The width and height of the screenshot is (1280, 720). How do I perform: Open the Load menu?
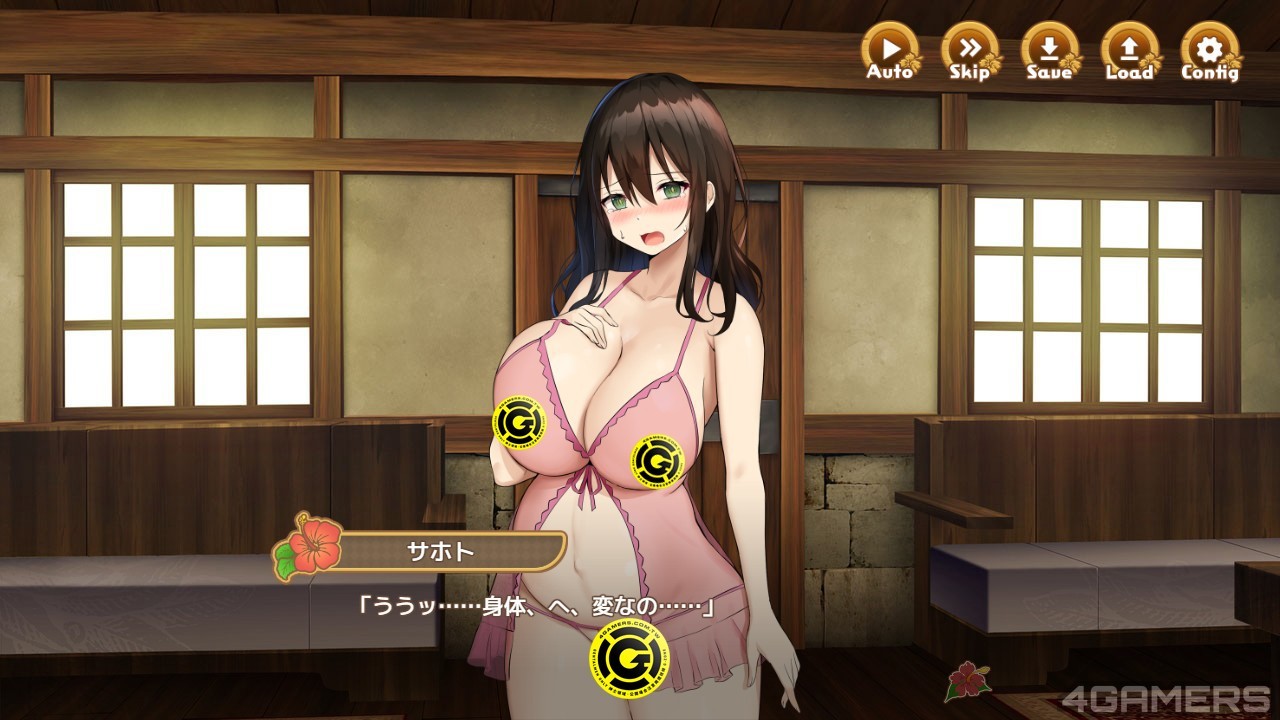click(1129, 50)
